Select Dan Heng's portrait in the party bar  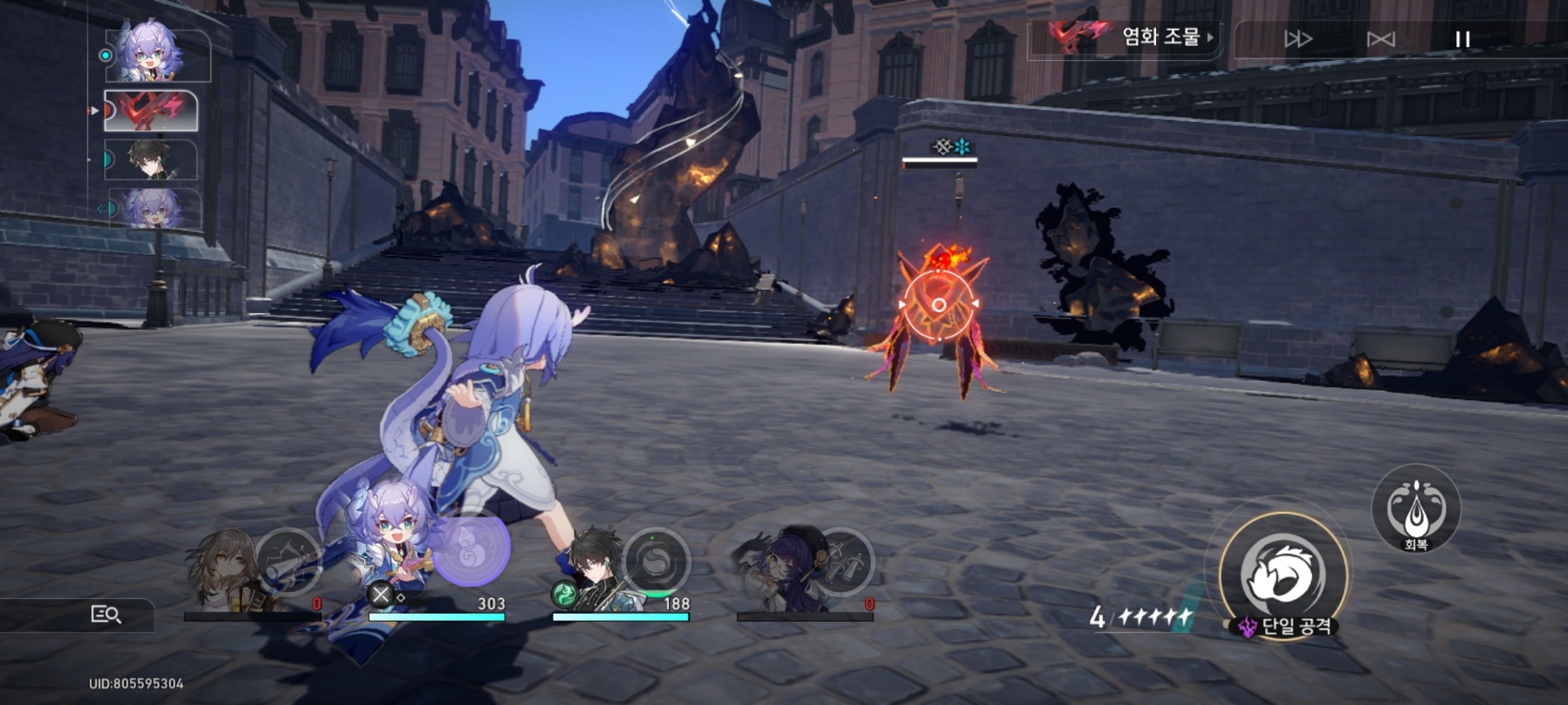(x=594, y=568)
